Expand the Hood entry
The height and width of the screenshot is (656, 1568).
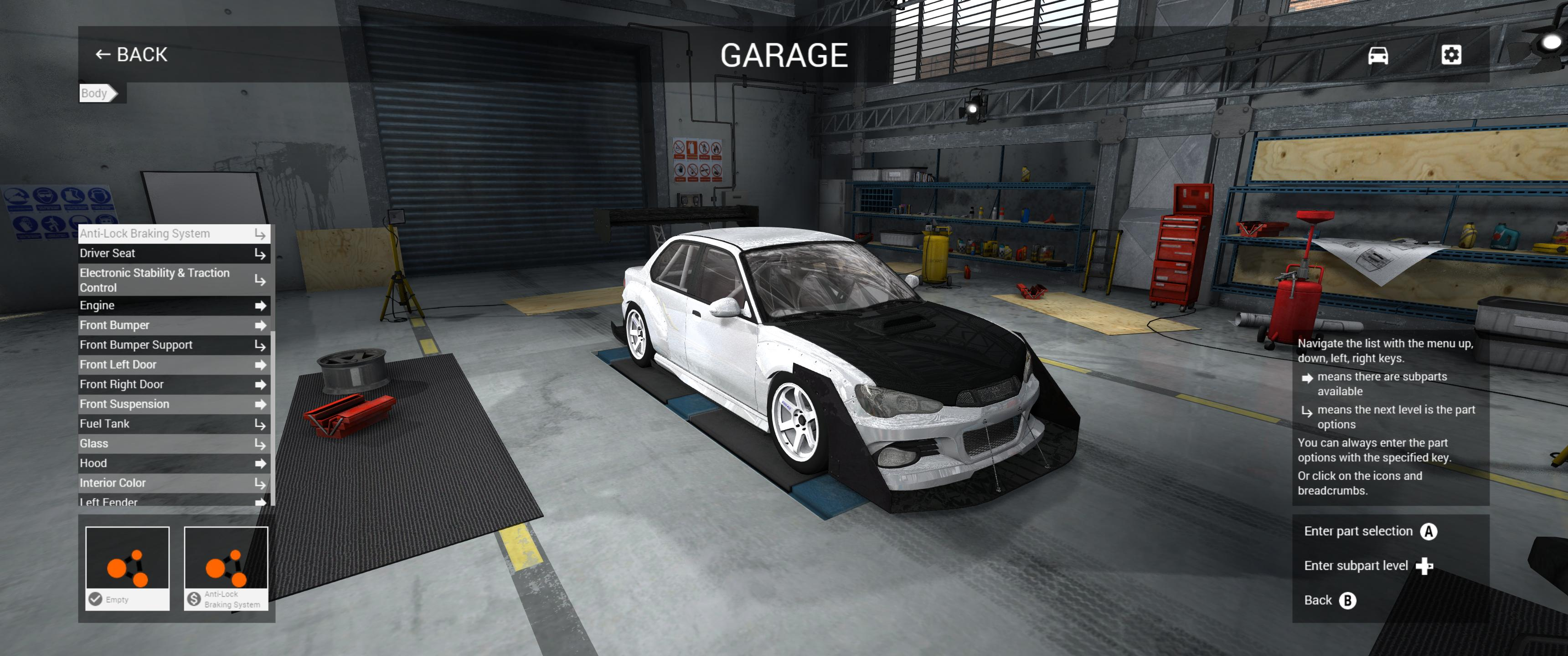coord(174,464)
